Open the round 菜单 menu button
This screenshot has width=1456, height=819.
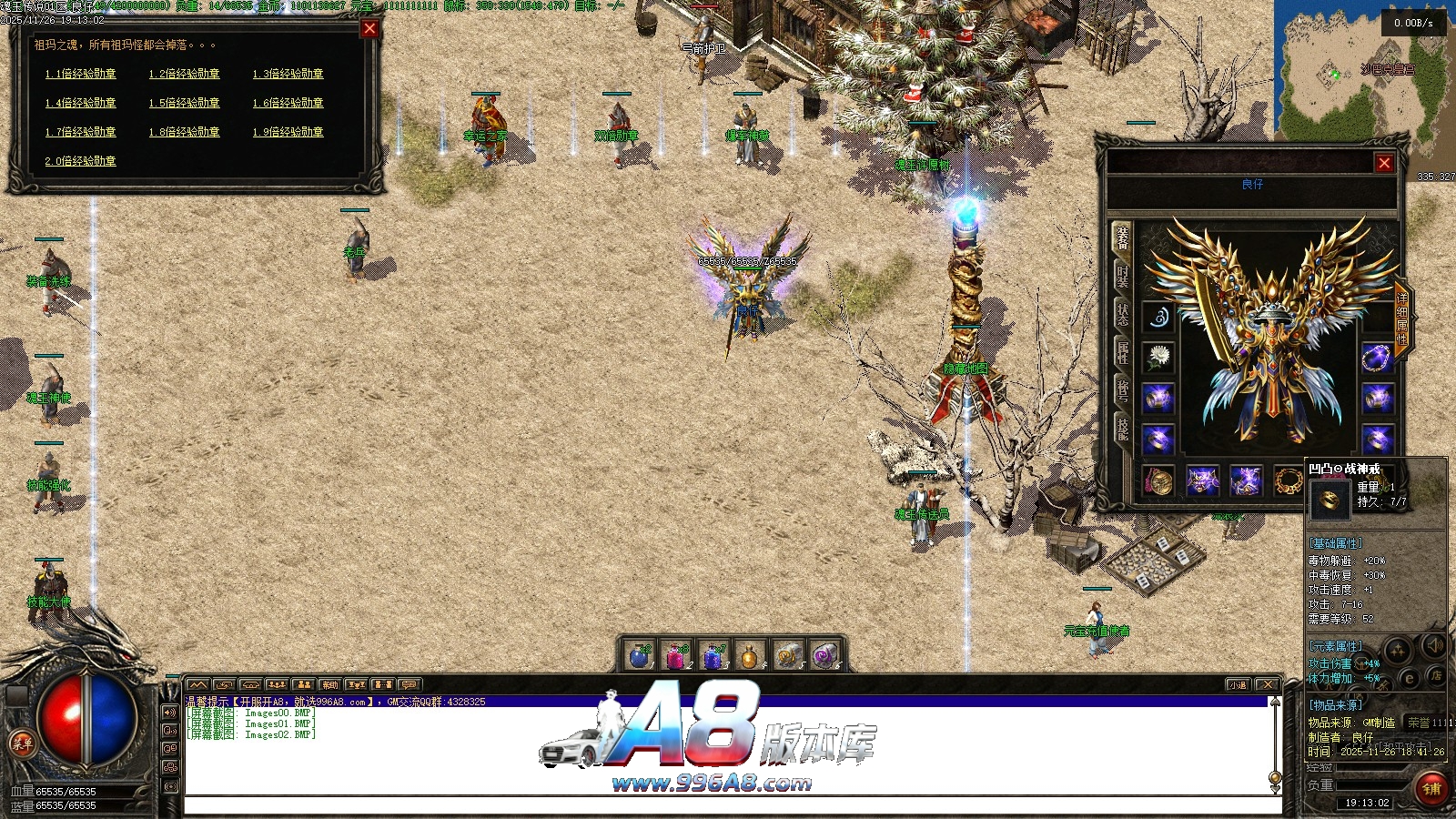pos(21,743)
